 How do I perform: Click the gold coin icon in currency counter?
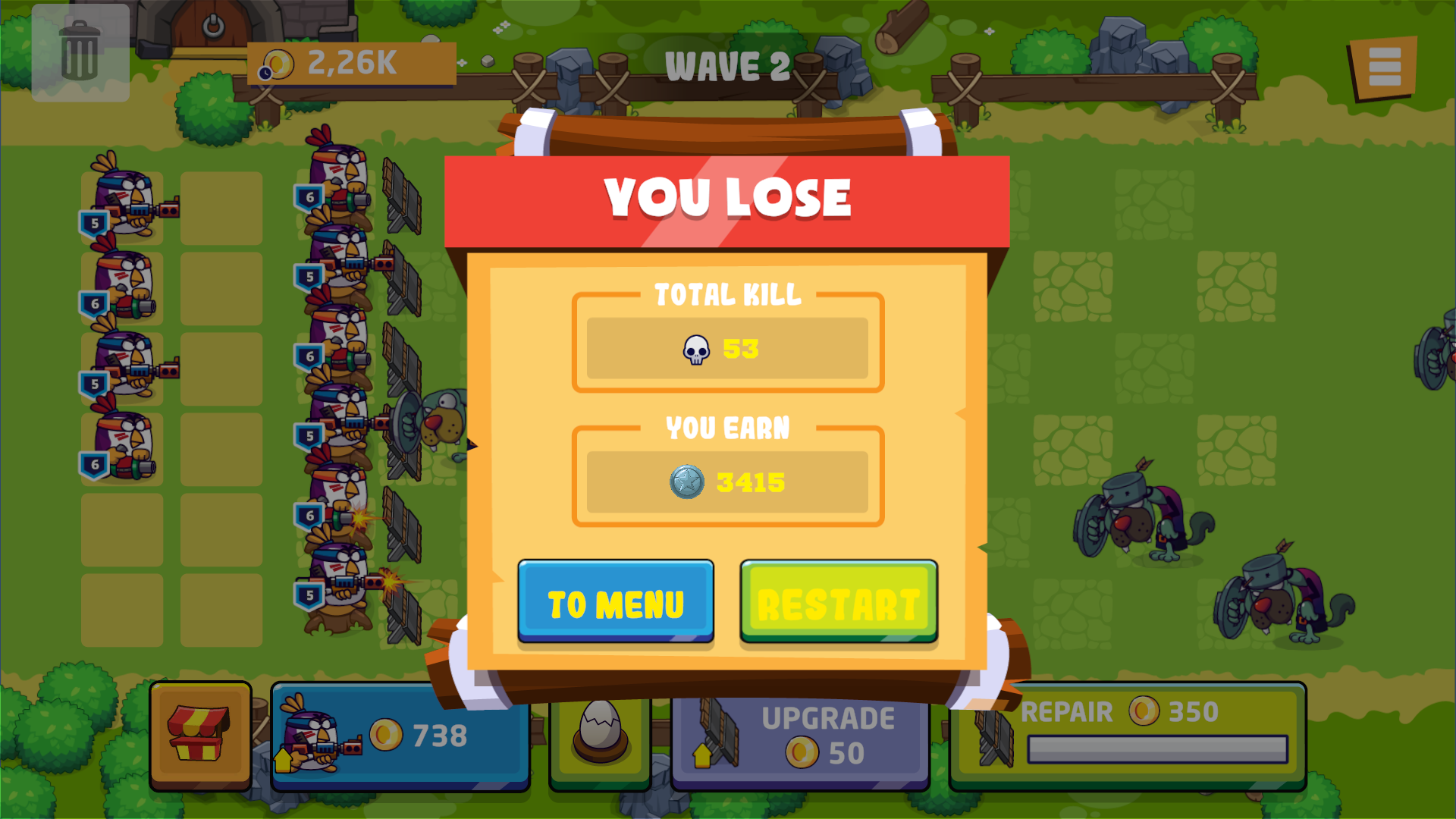(278, 64)
